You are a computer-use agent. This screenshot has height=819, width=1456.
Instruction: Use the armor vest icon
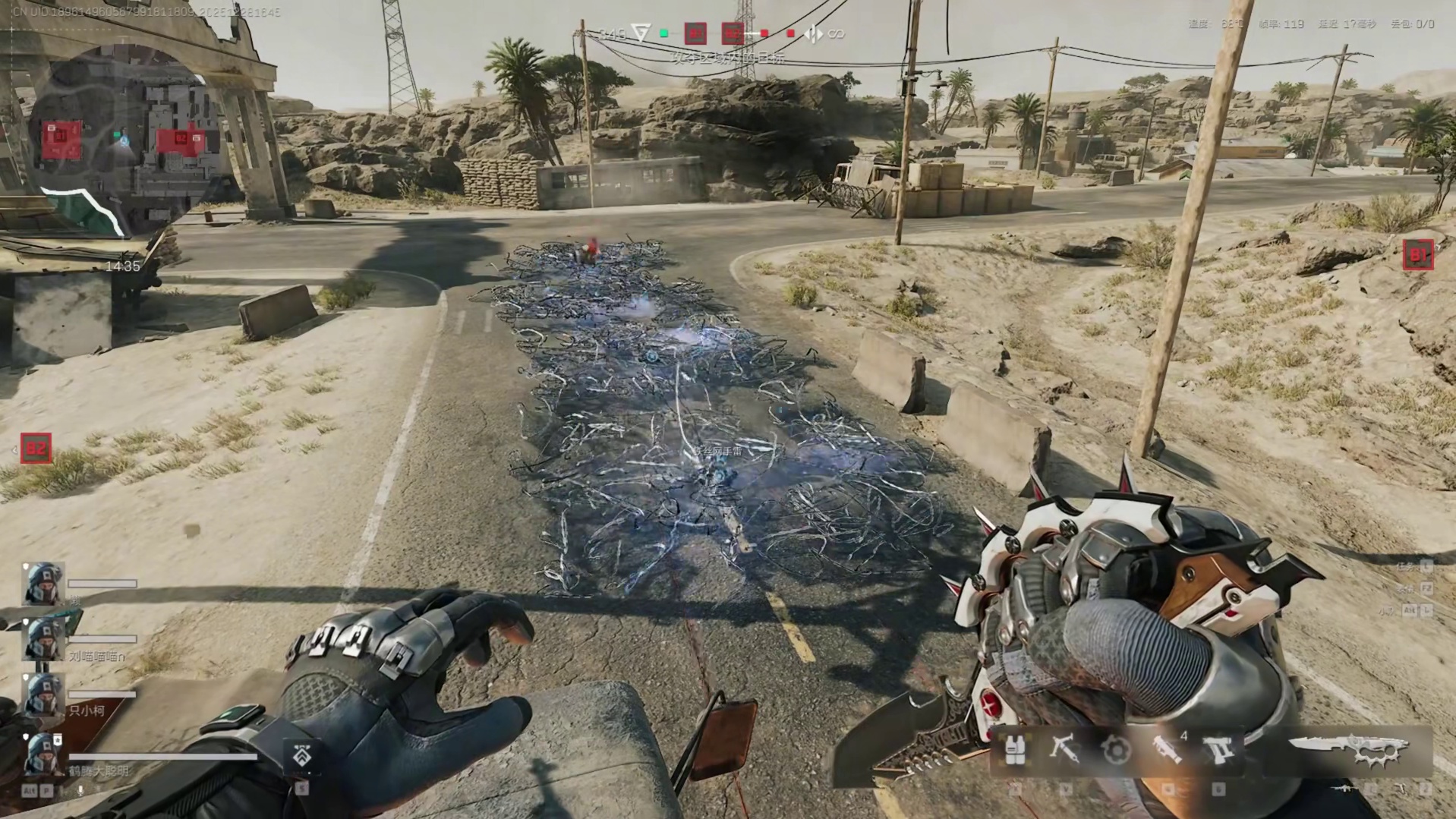[1014, 750]
